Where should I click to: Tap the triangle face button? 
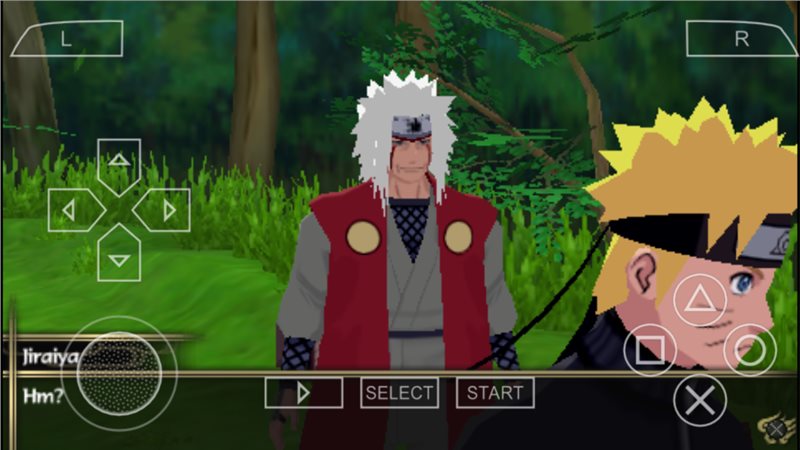[700, 299]
